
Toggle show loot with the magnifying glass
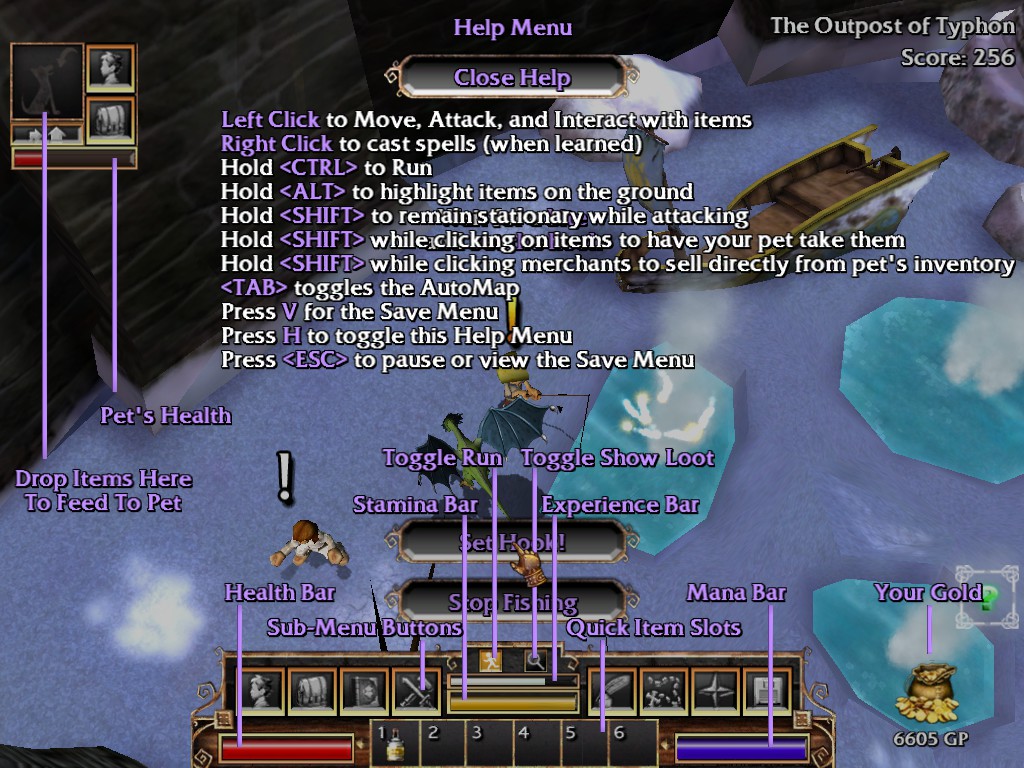pyautogui.click(x=536, y=660)
